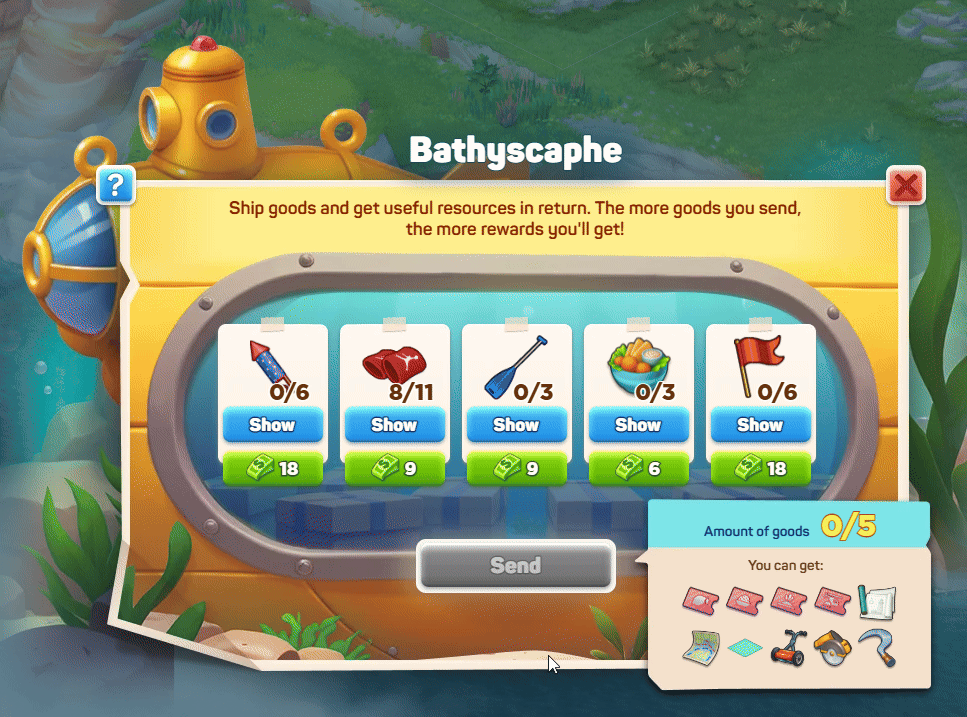Buy the paddles for 9 cash
967x717 pixels.
pyautogui.click(x=516, y=468)
